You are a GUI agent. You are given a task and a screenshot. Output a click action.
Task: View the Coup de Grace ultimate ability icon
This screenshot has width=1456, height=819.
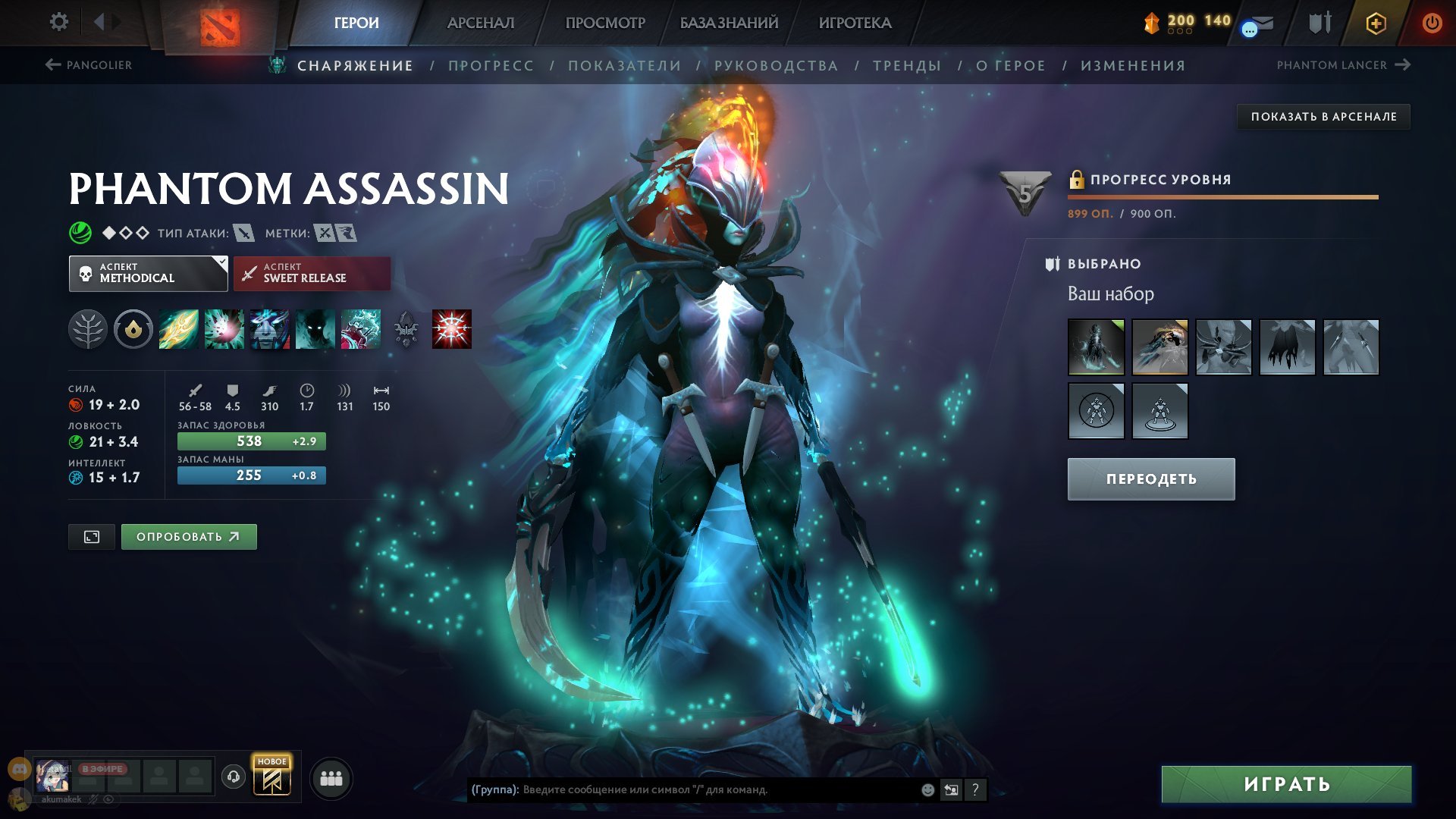coord(450,328)
